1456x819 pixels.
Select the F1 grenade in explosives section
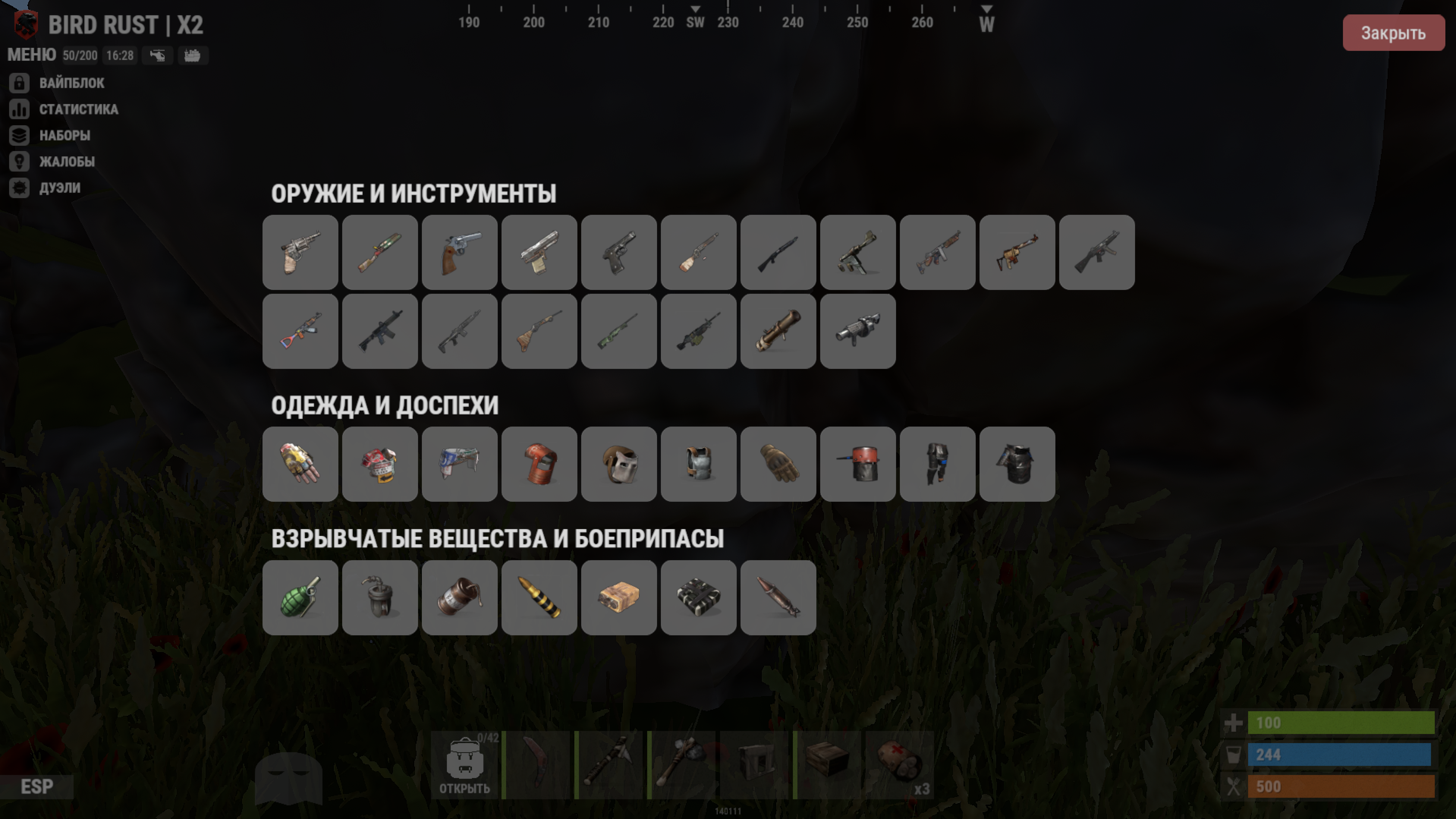[300, 598]
